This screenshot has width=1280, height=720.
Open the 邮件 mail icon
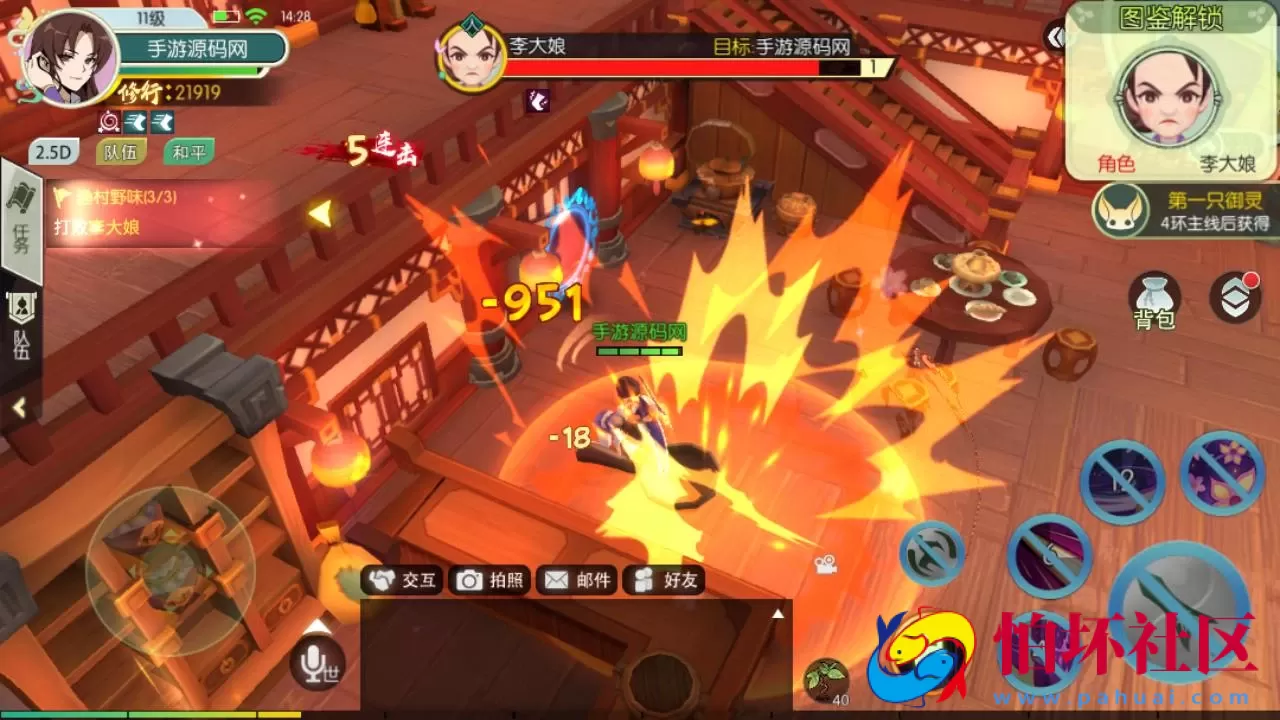pos(557,579)
